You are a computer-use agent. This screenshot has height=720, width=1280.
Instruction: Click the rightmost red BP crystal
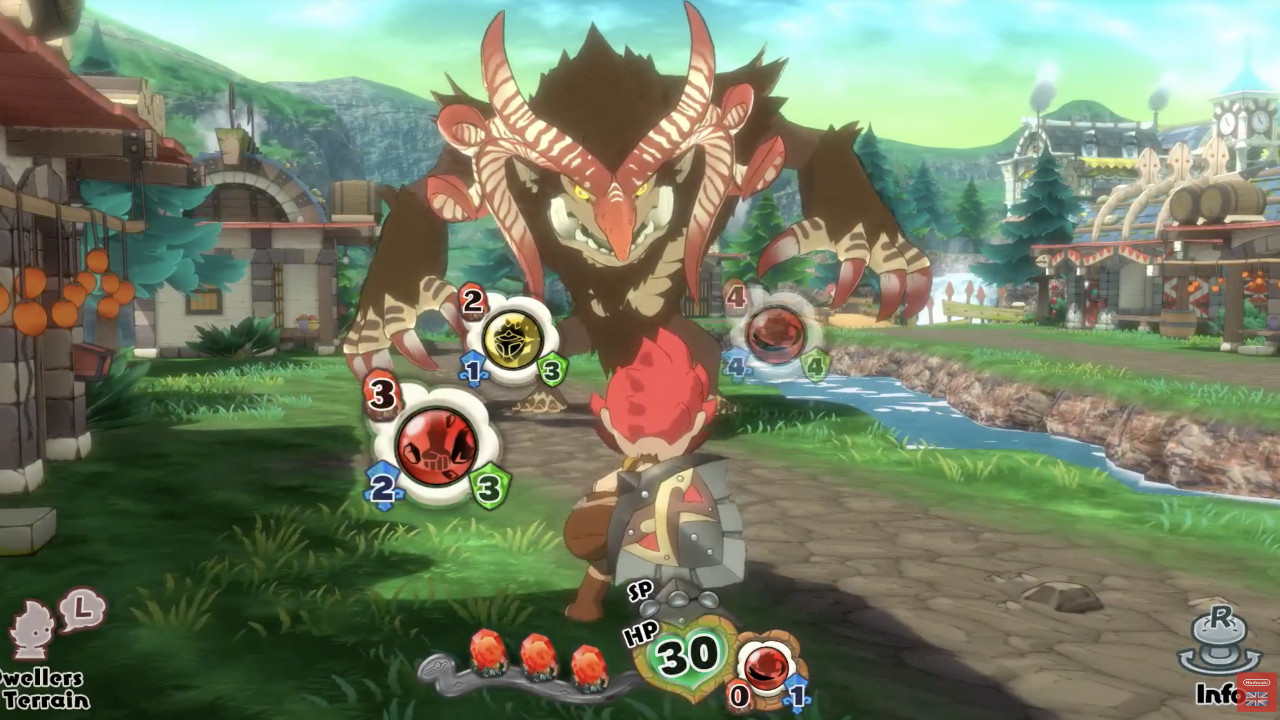[586, 665]
